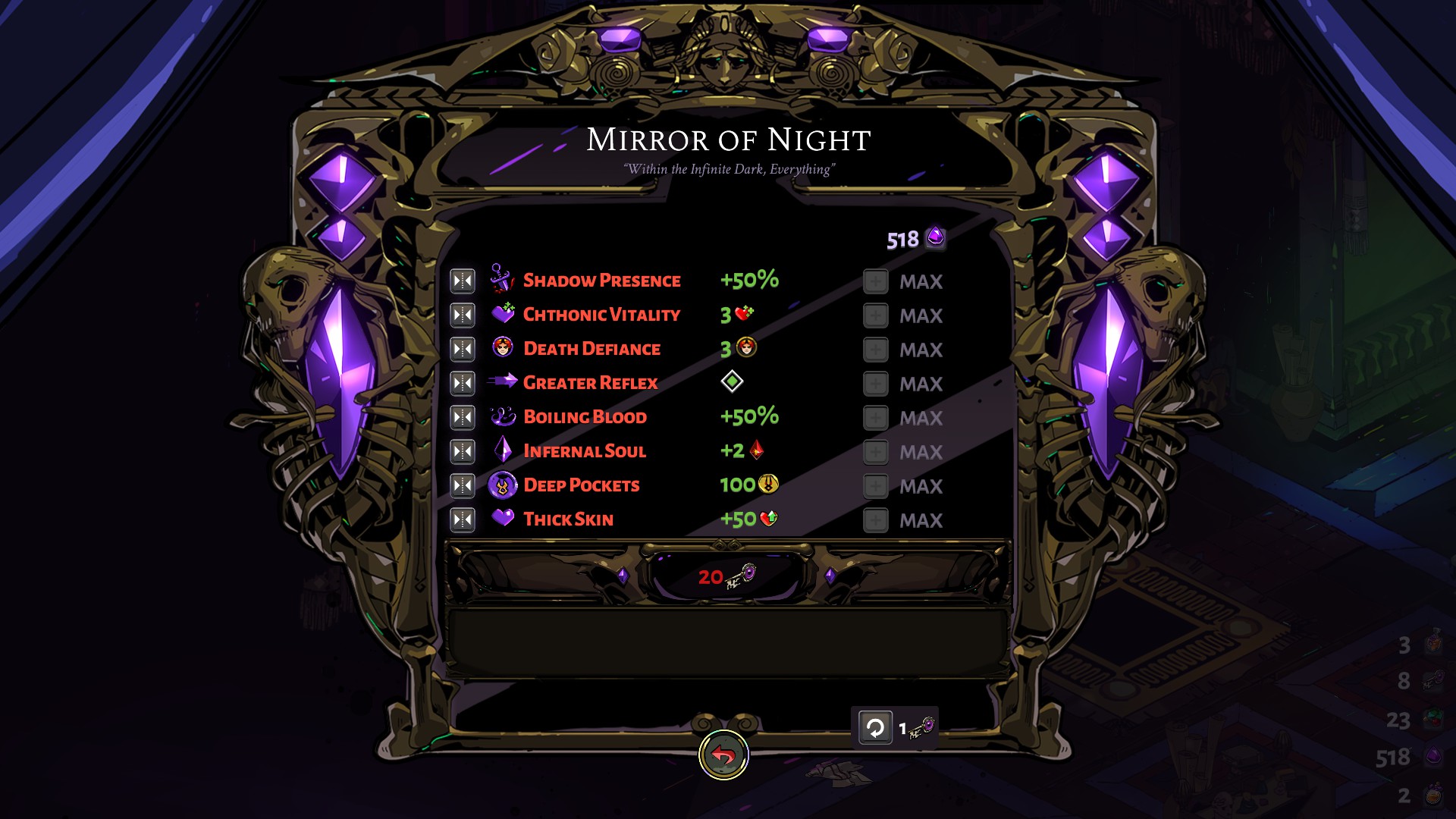1456x819 pixels.
Task: Close the Mirror of Night with back arrow
Action: (723, 755)
